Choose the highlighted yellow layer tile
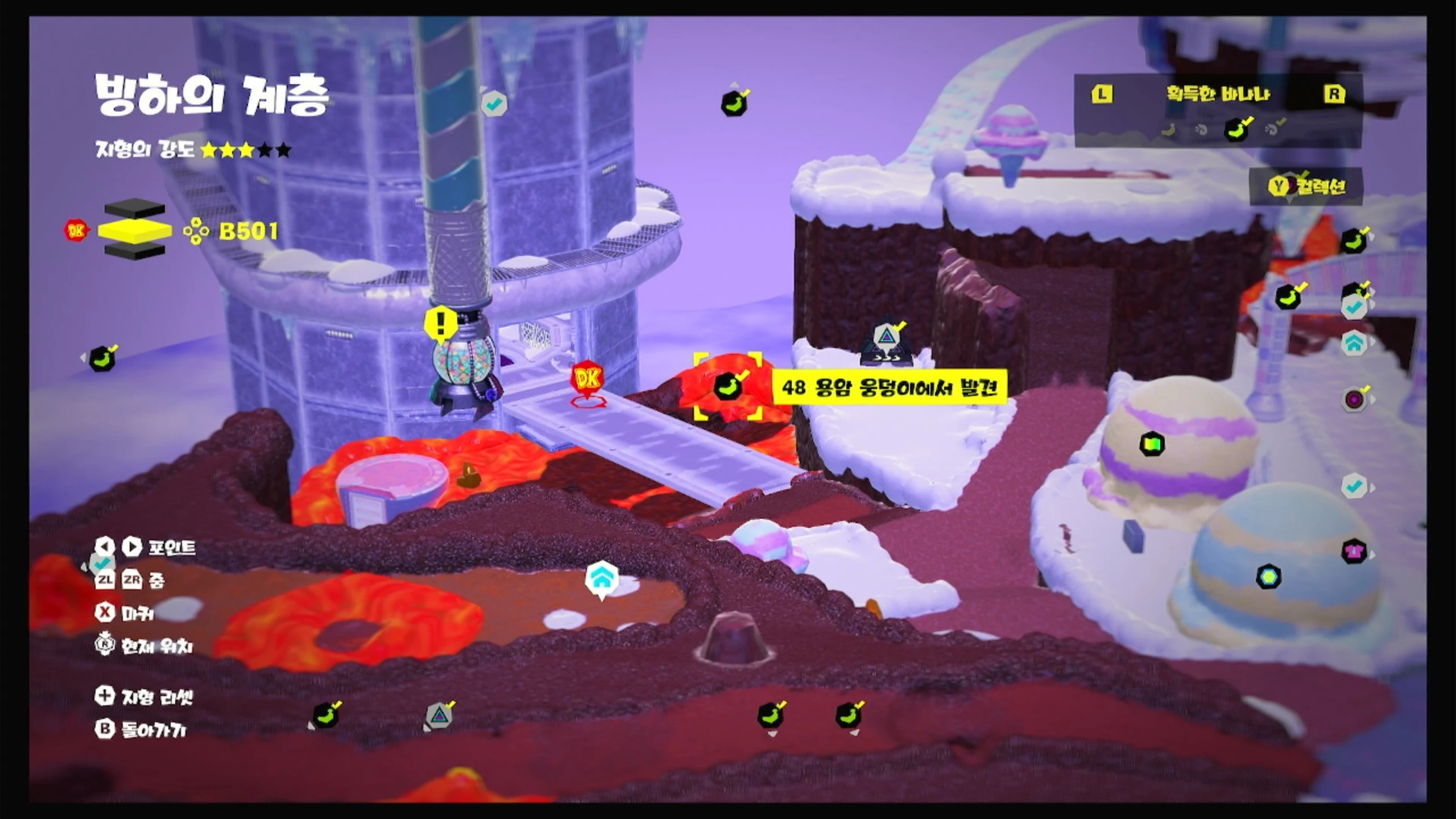The image size is (1456, 819). 135,230
